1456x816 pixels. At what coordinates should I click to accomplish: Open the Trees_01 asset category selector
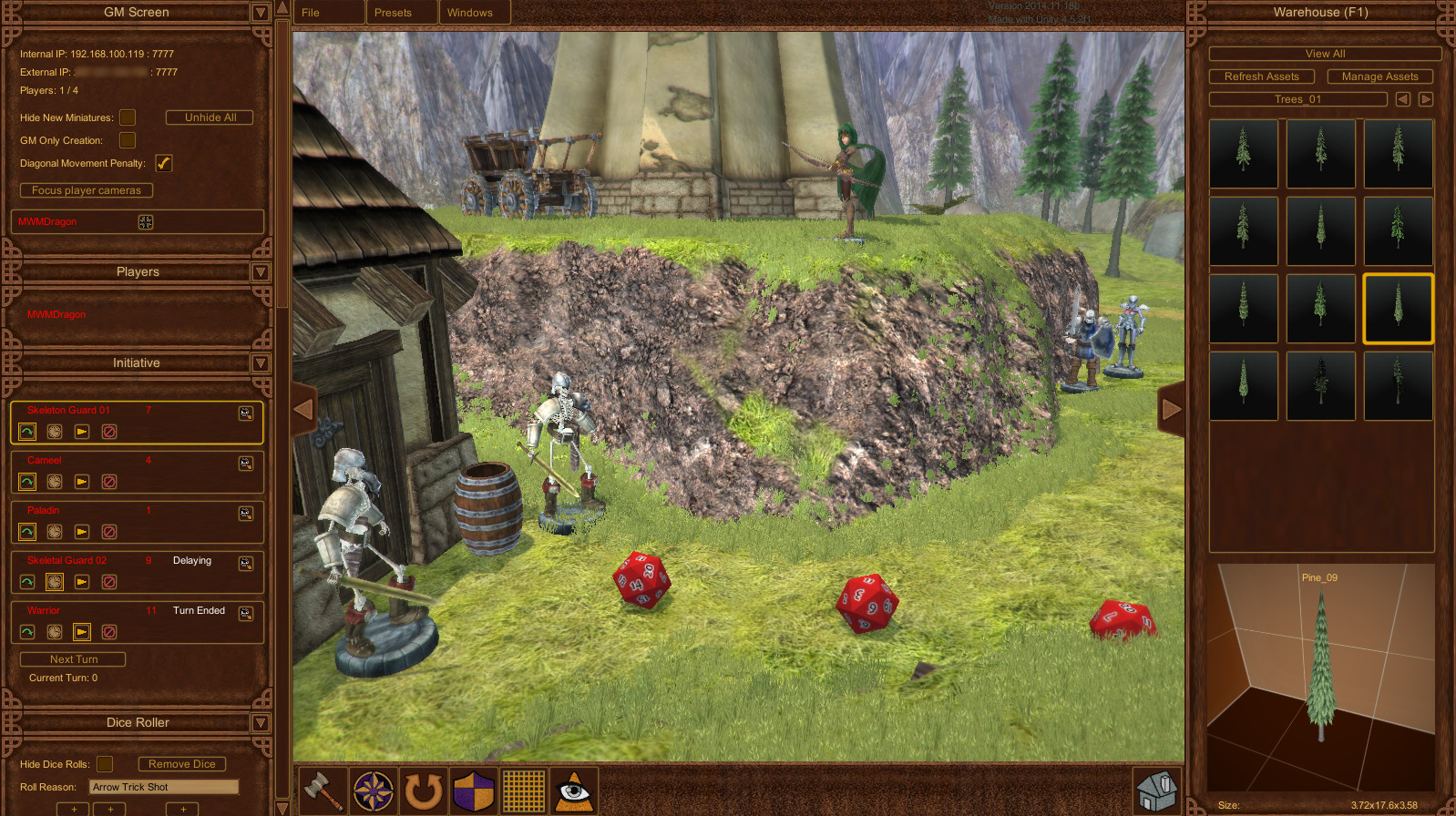click(1296, 98)
